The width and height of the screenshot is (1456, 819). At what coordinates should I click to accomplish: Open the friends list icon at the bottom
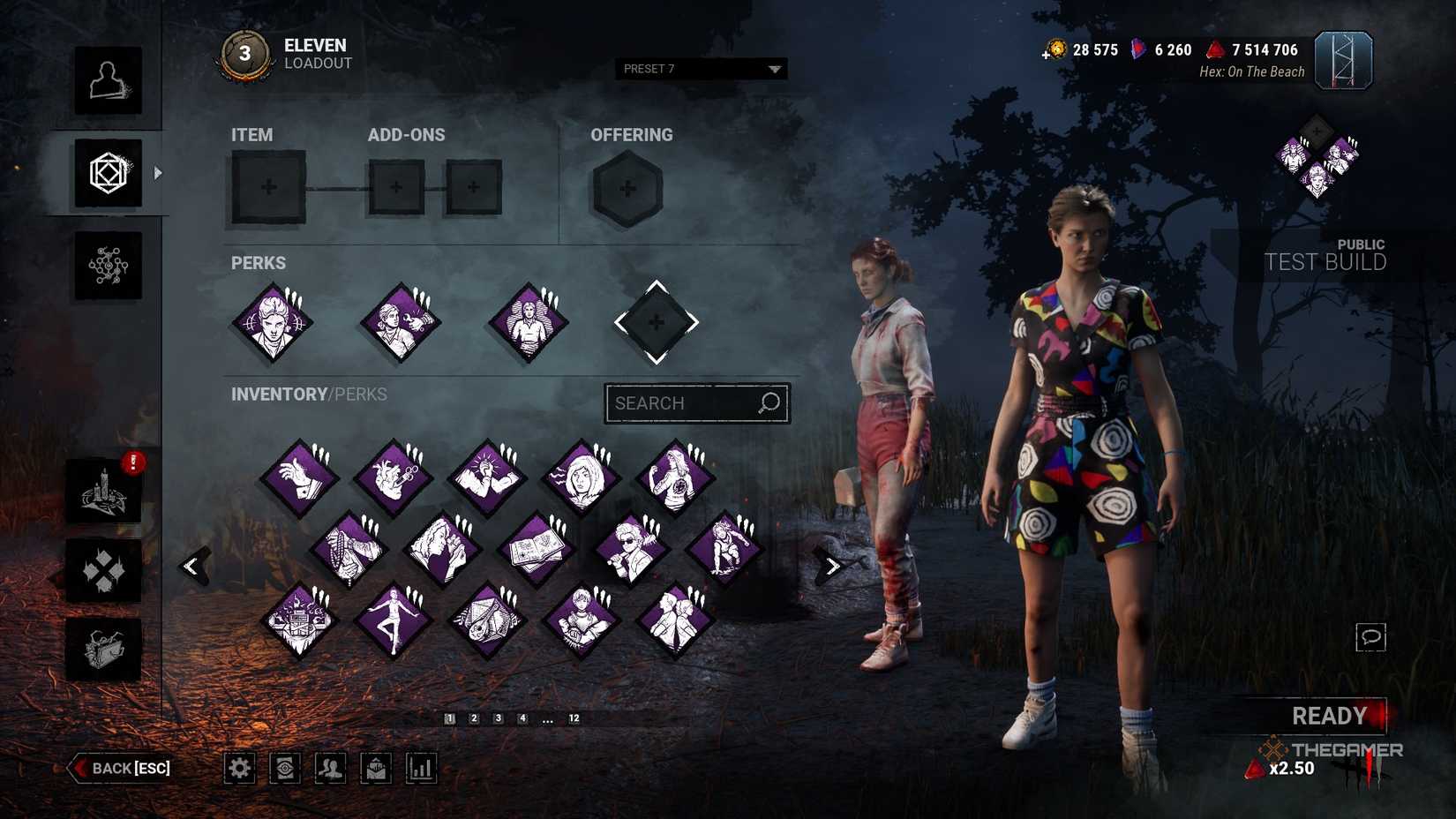[329, 769]
